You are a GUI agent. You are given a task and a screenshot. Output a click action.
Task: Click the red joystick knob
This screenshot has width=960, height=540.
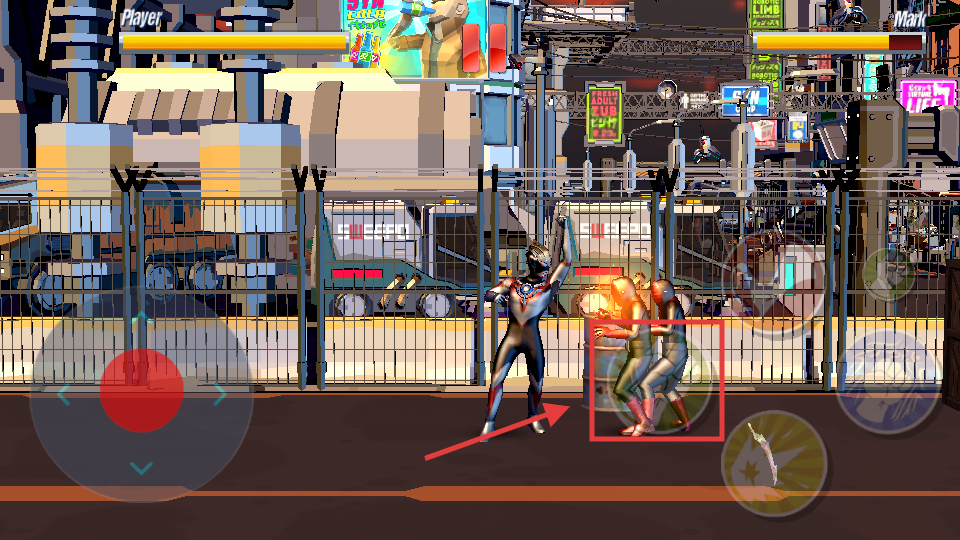pyautogui.click(x=141, y=391)
